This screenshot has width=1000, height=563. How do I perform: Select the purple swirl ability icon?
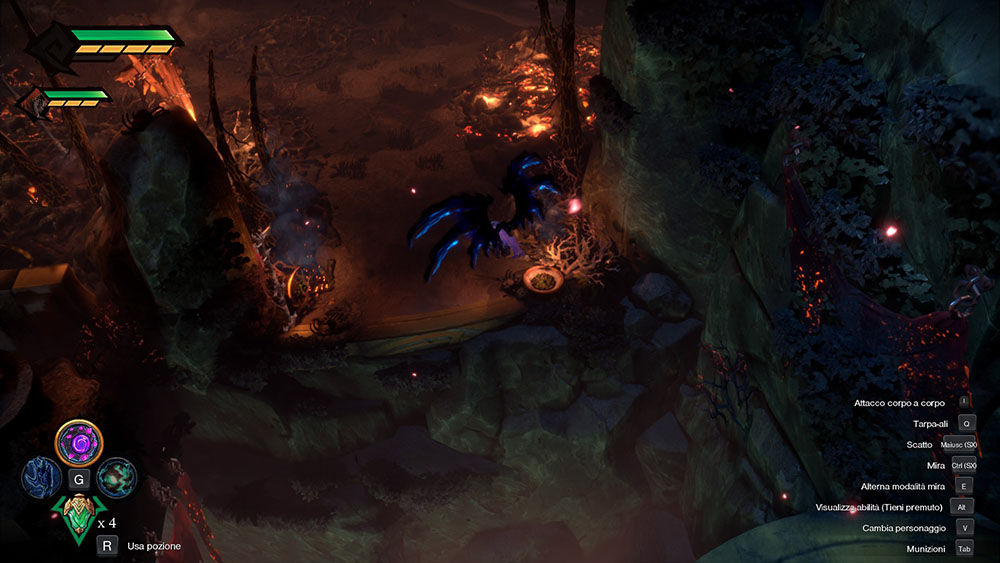click(x=80, y=441)
